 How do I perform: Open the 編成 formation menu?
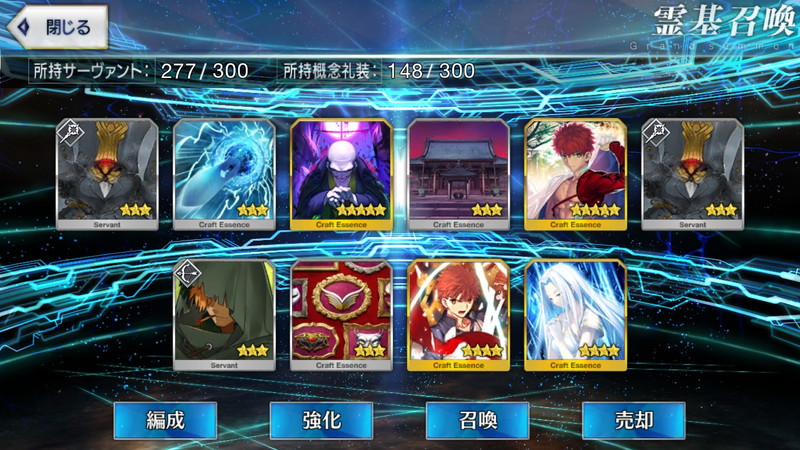(164, 420)
